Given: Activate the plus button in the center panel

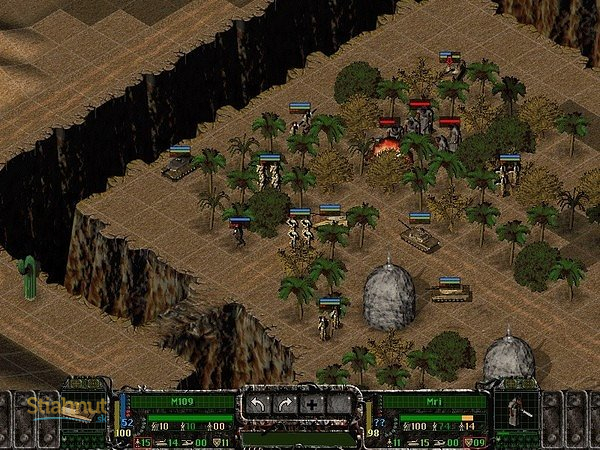Looking at the screenshot, I should 312,405.
